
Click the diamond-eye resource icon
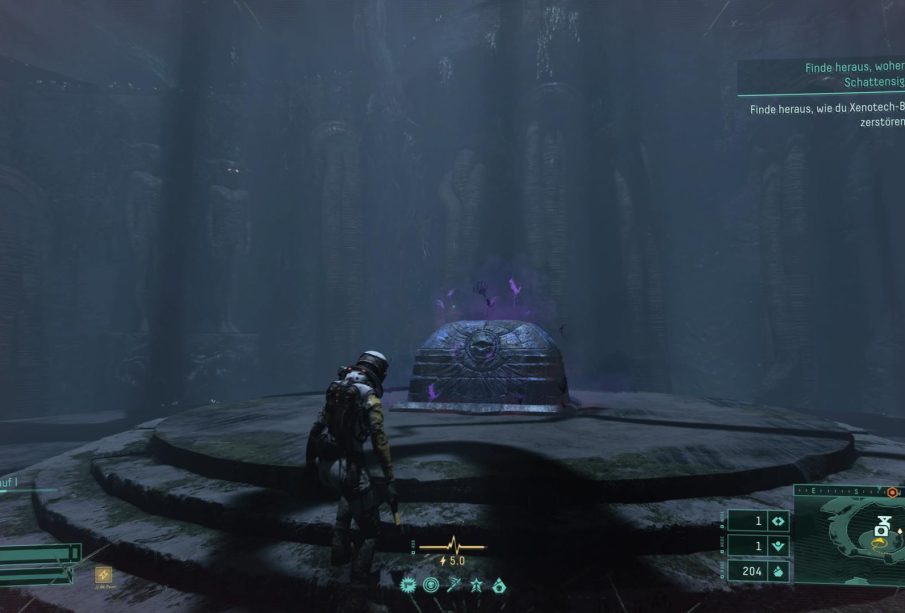point(778,521)
